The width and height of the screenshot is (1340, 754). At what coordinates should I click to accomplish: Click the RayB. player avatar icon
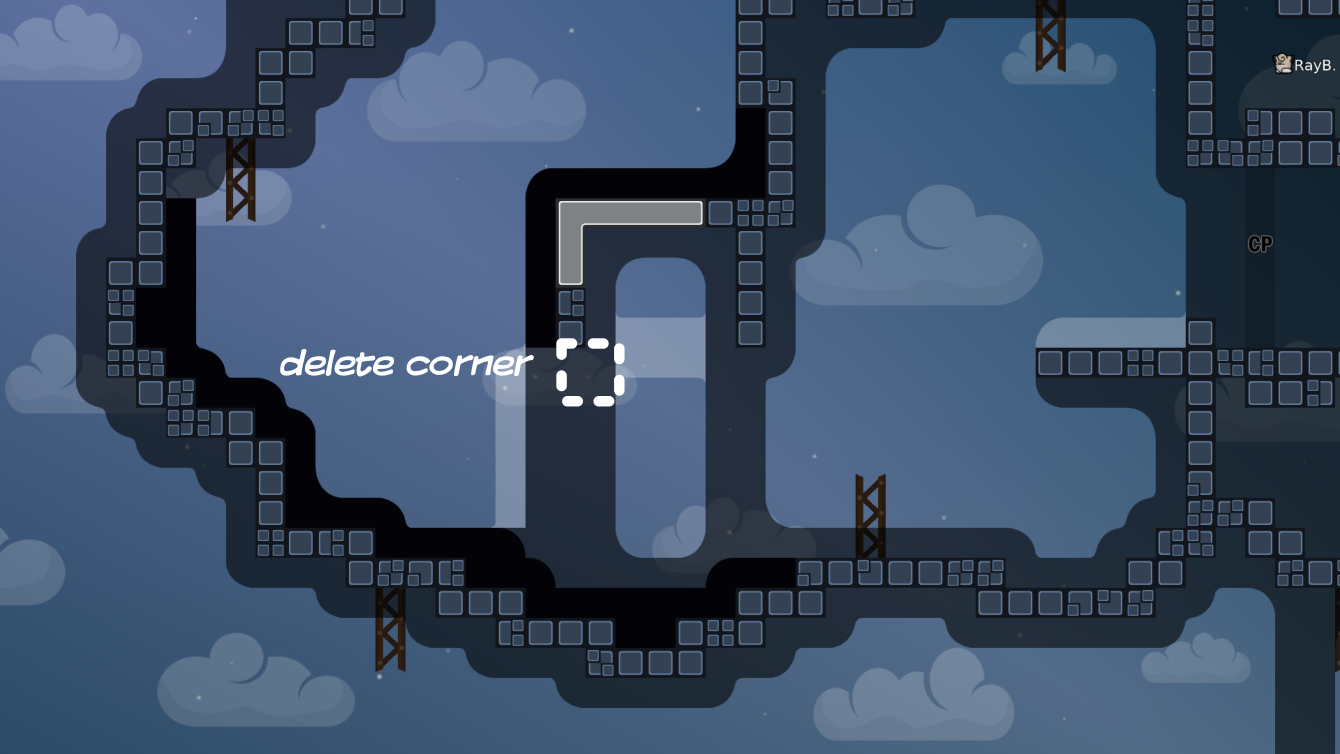pyautogui.click(x=1282, y=62)
